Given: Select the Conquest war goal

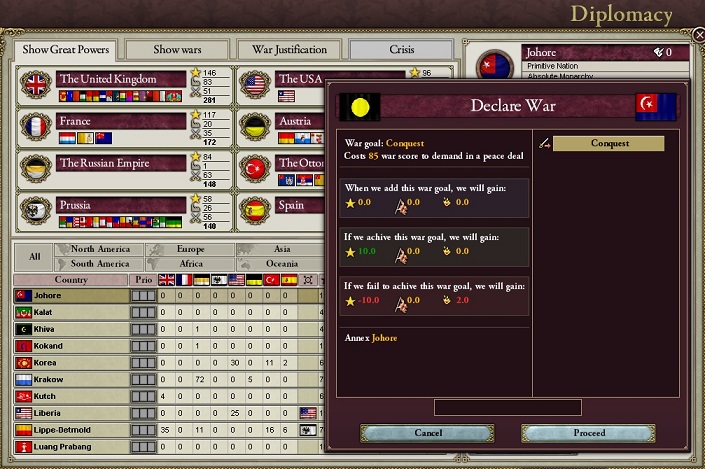Looking at the screenshot, I should [609, 143].
